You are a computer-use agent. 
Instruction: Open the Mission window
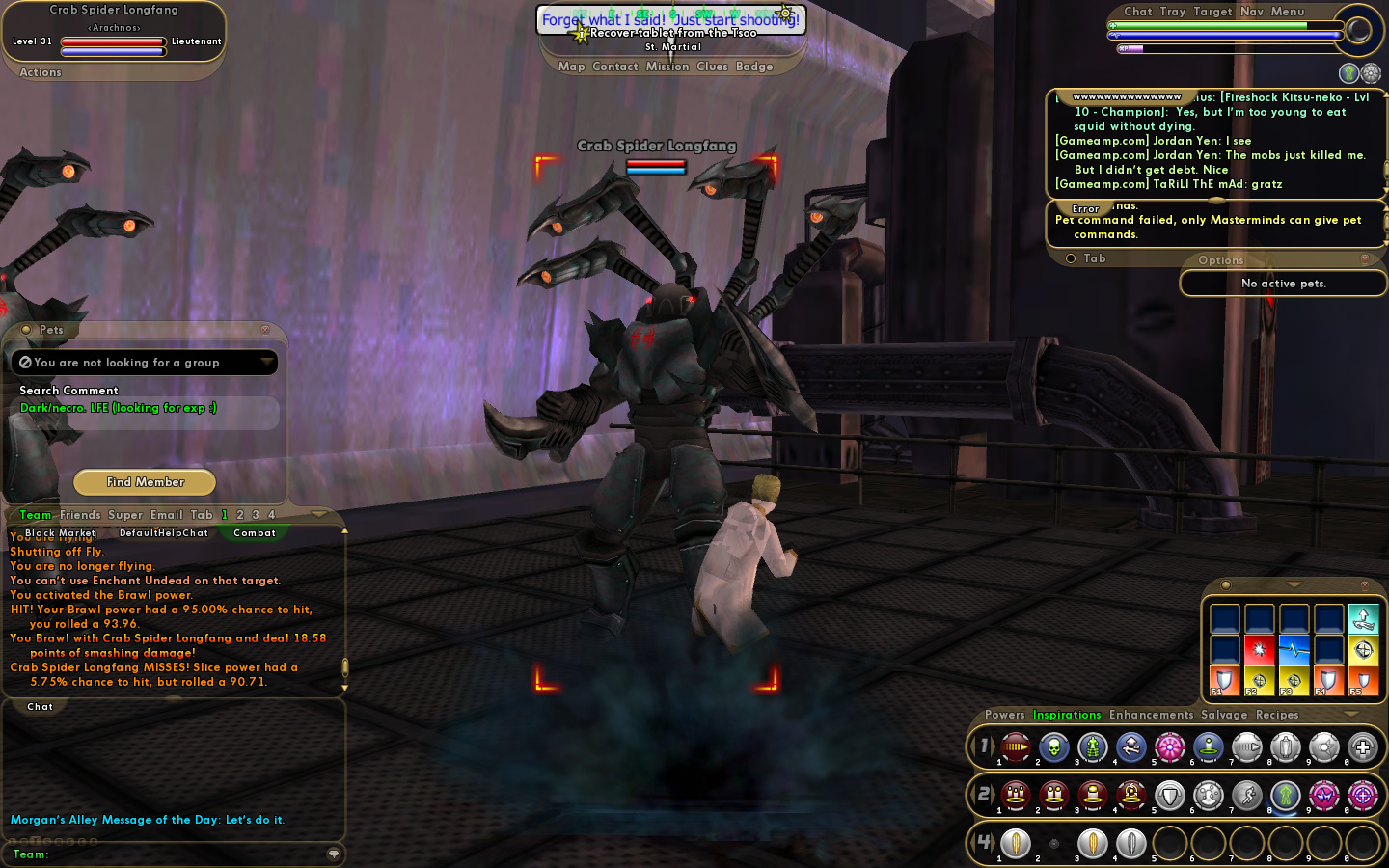pyautogui.click(x=667, y=67)
